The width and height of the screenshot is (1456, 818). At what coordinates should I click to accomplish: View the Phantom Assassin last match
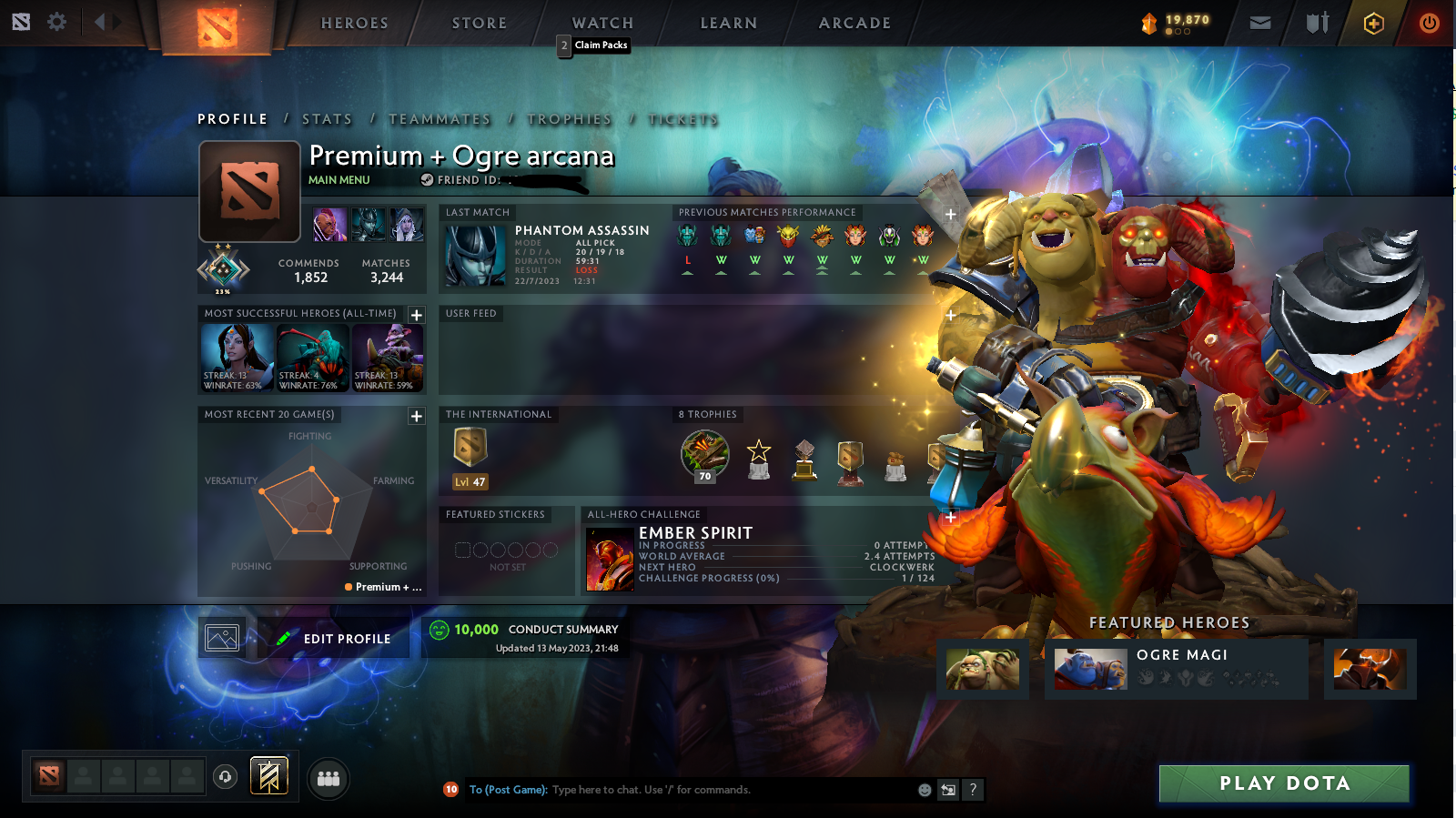[546, 255]
